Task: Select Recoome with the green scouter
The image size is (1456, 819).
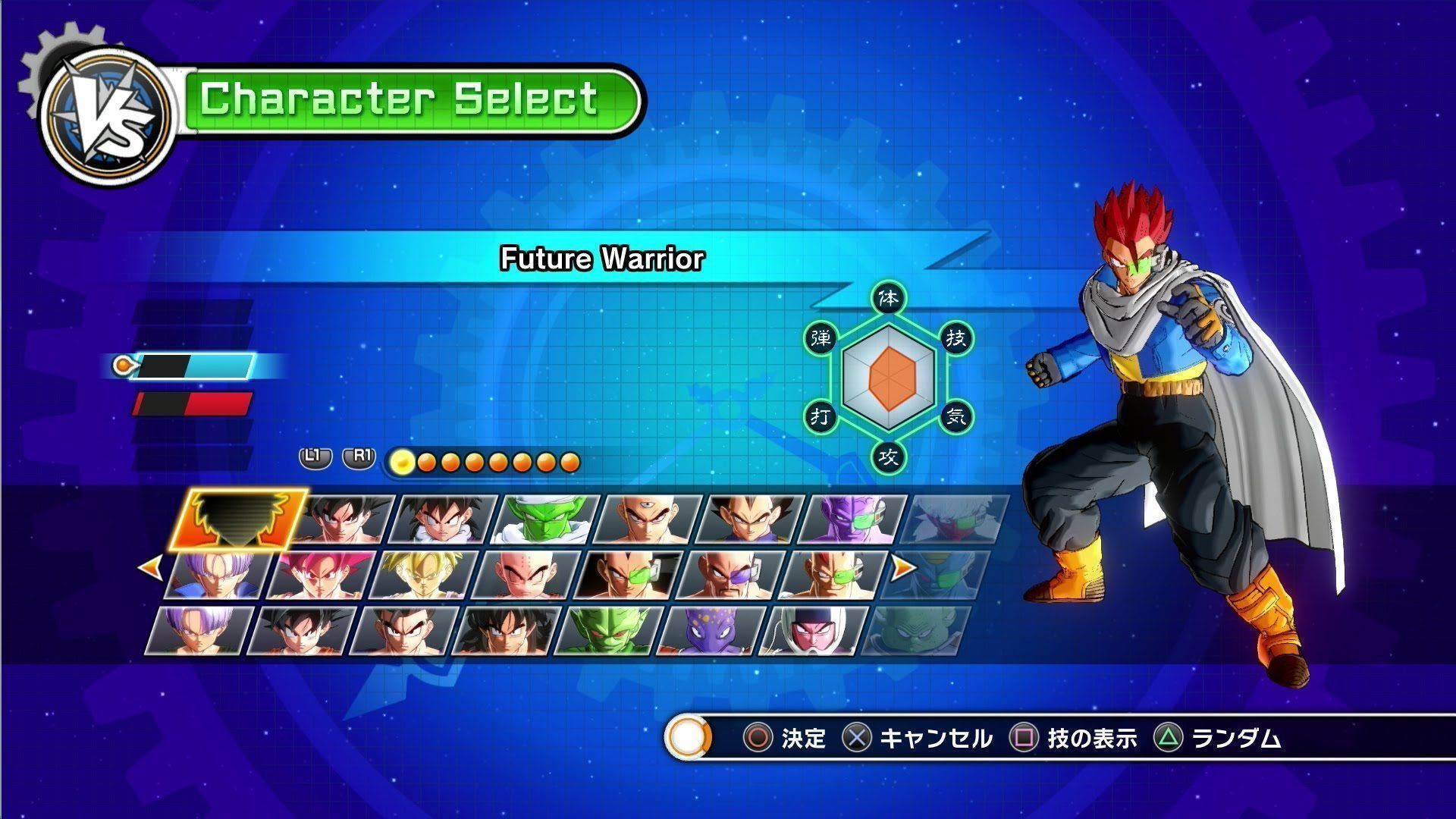Action: [834, 576]
